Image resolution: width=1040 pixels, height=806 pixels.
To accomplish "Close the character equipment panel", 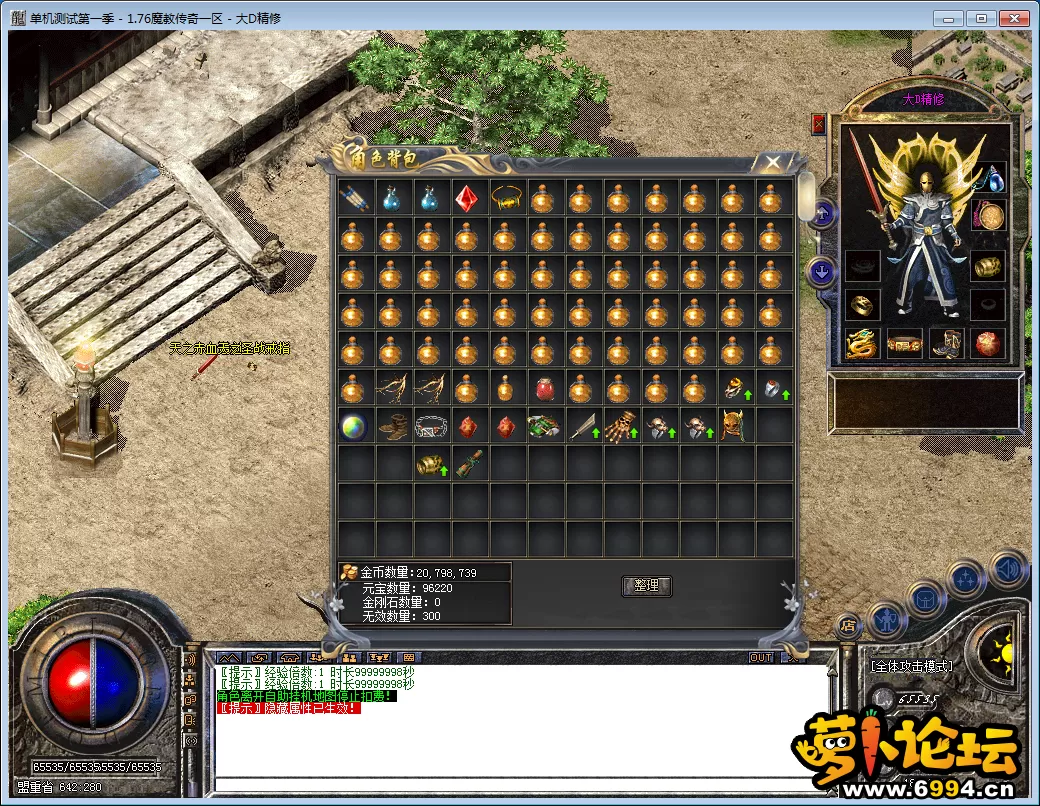I will [x=819, y=124].
